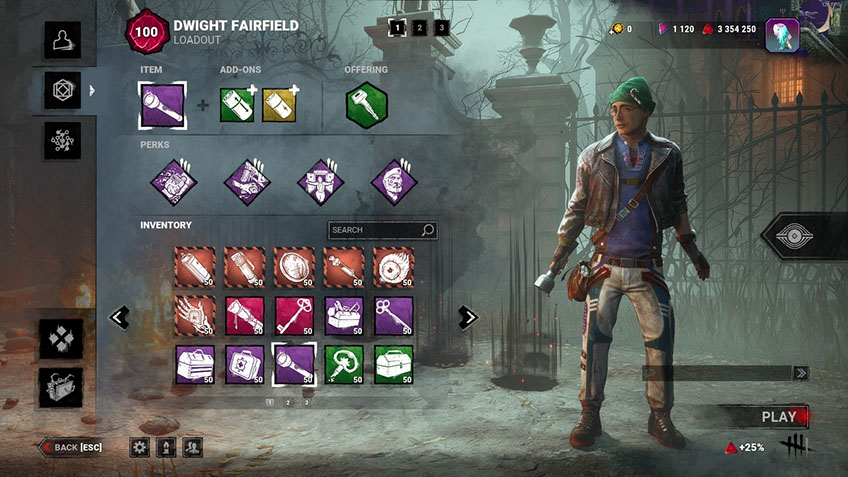Open the player avatar profile icon

tap(782, 35)
